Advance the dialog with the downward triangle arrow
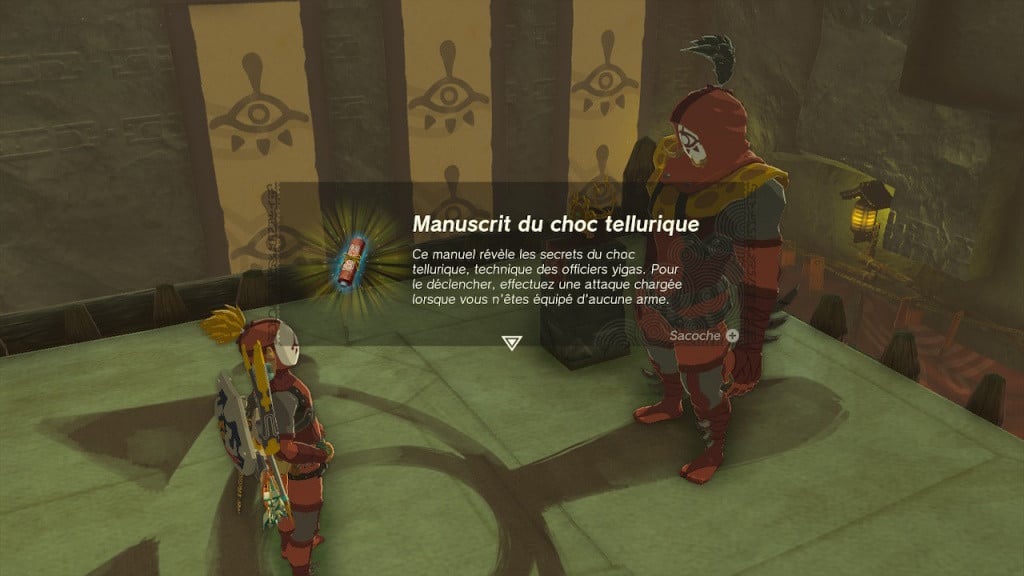Viewport: 1024px width, 576px height. coord(511,343)
